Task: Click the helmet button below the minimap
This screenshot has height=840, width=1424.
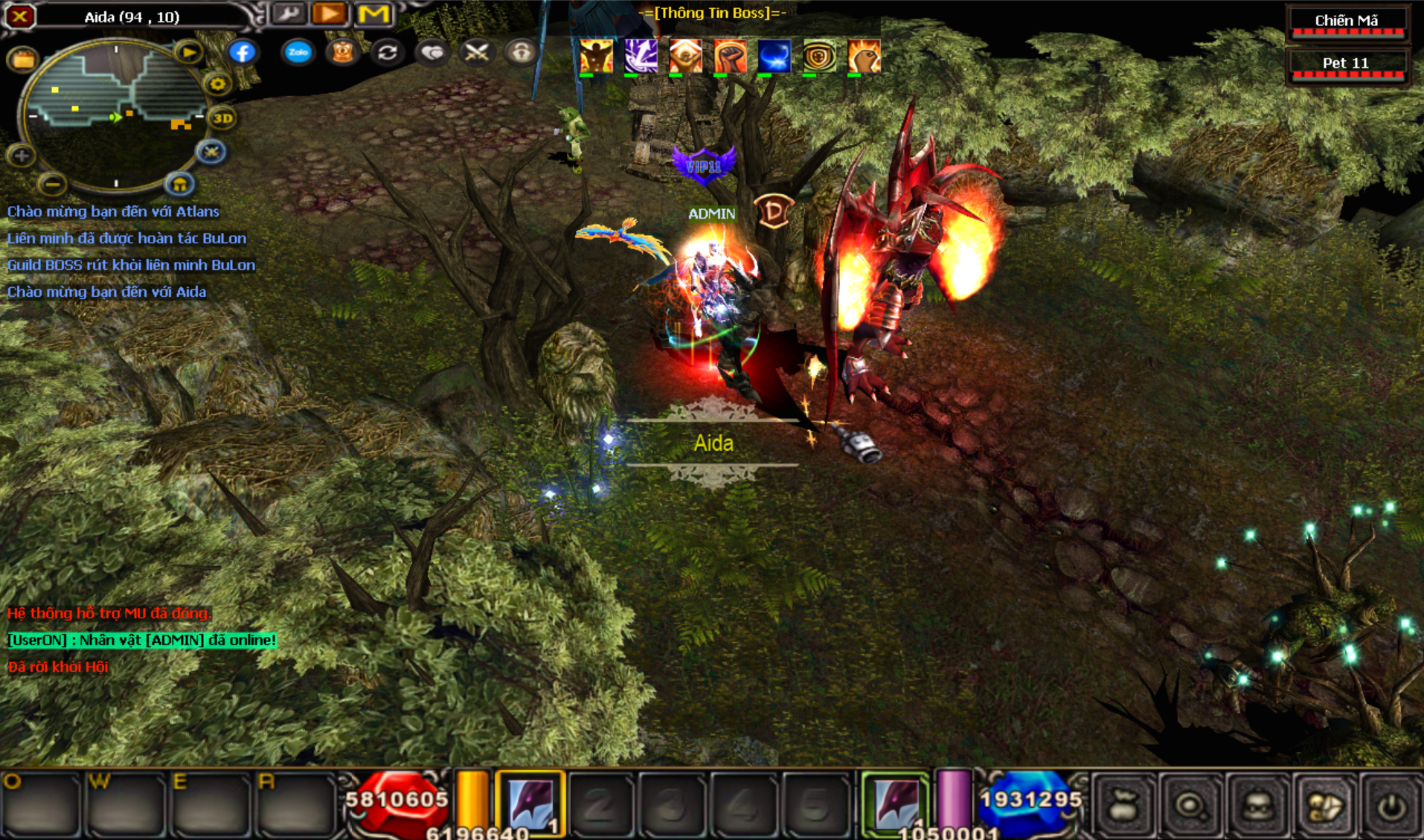Action: [179, 184]
